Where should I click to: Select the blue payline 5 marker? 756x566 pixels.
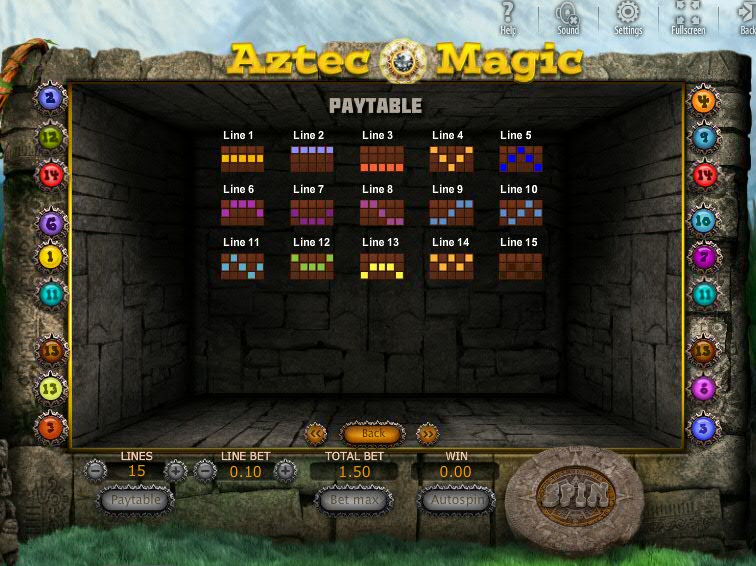pos(704,427)
